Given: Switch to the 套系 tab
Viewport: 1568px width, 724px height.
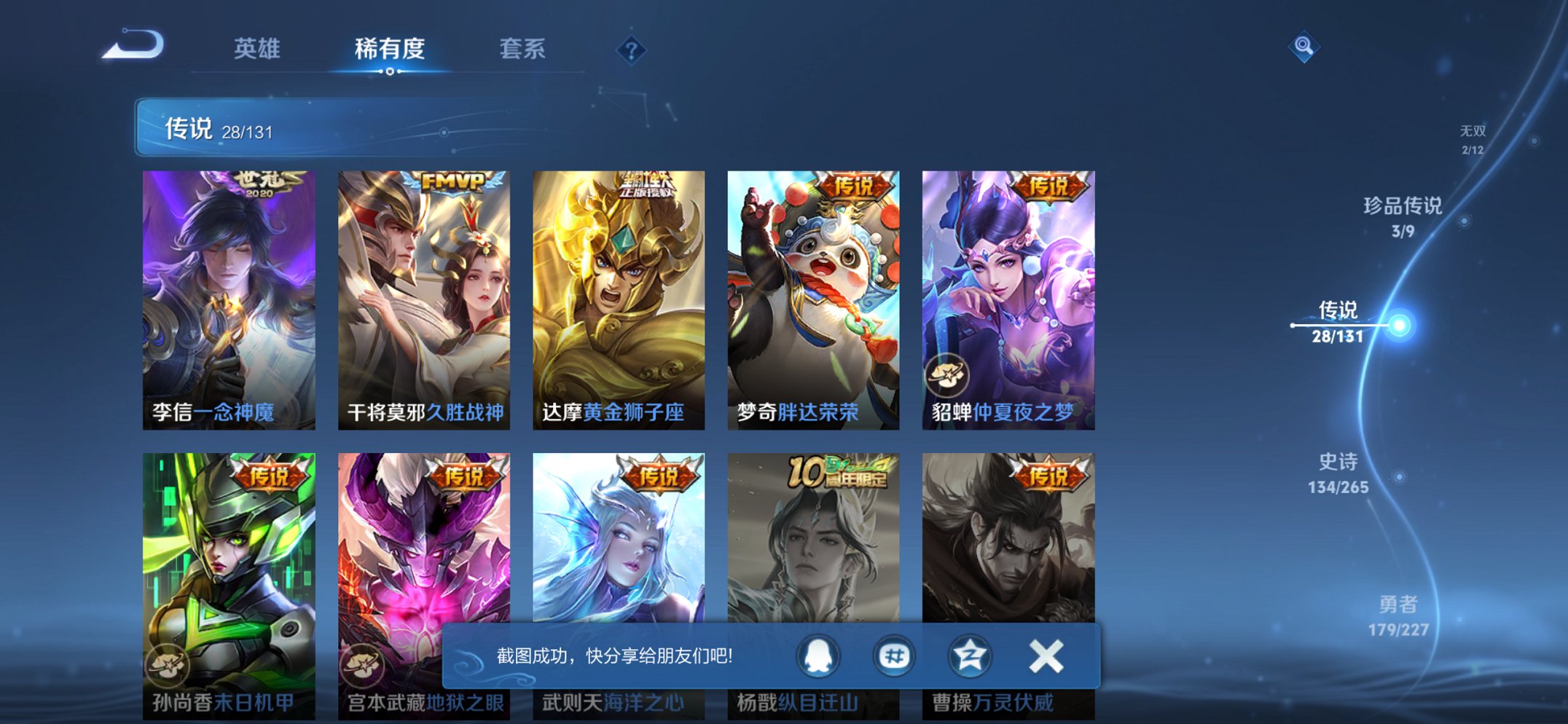Looking at the screenshot, I should [523, 48].
